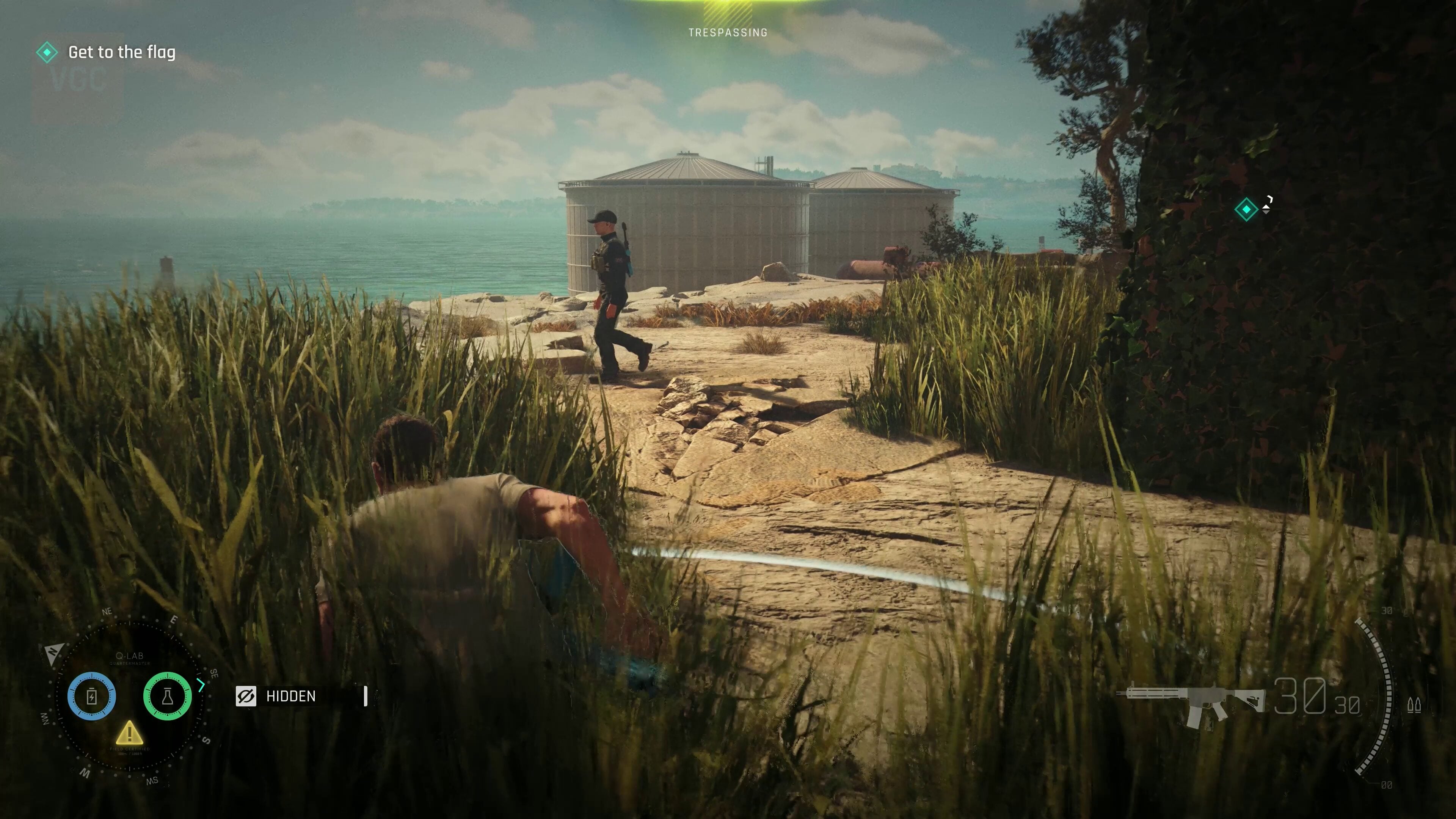Click the north arrow on the compass
This screenshot has height=819, width=1456.
(53, 653)
